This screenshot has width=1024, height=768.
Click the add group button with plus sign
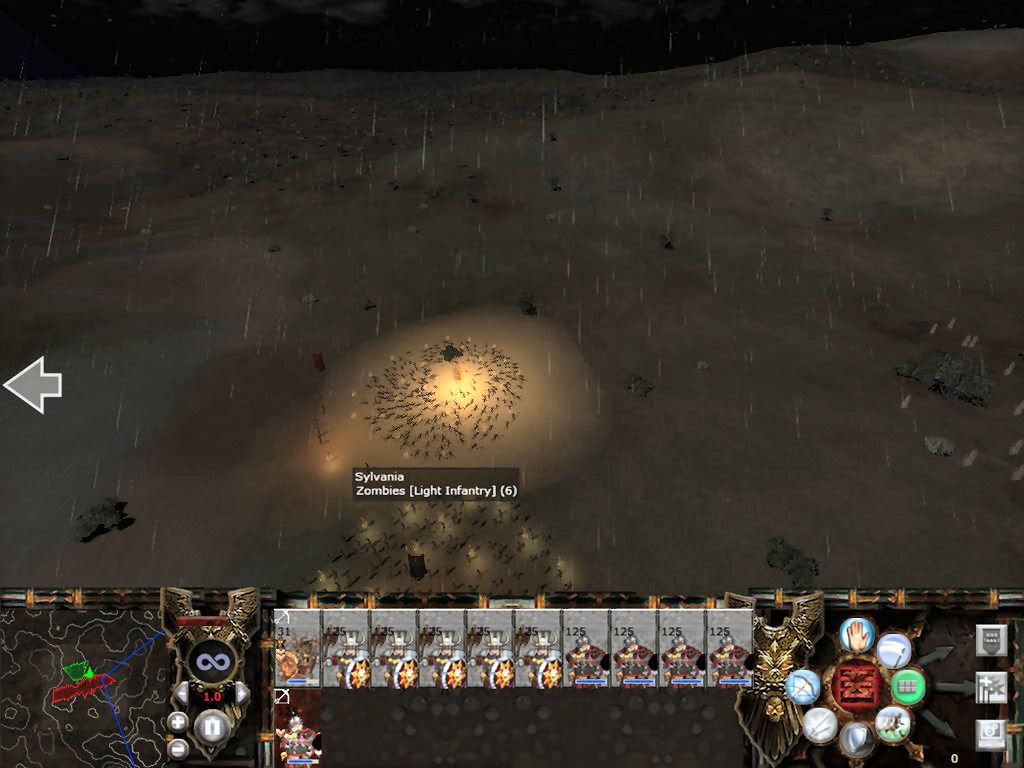990,687
